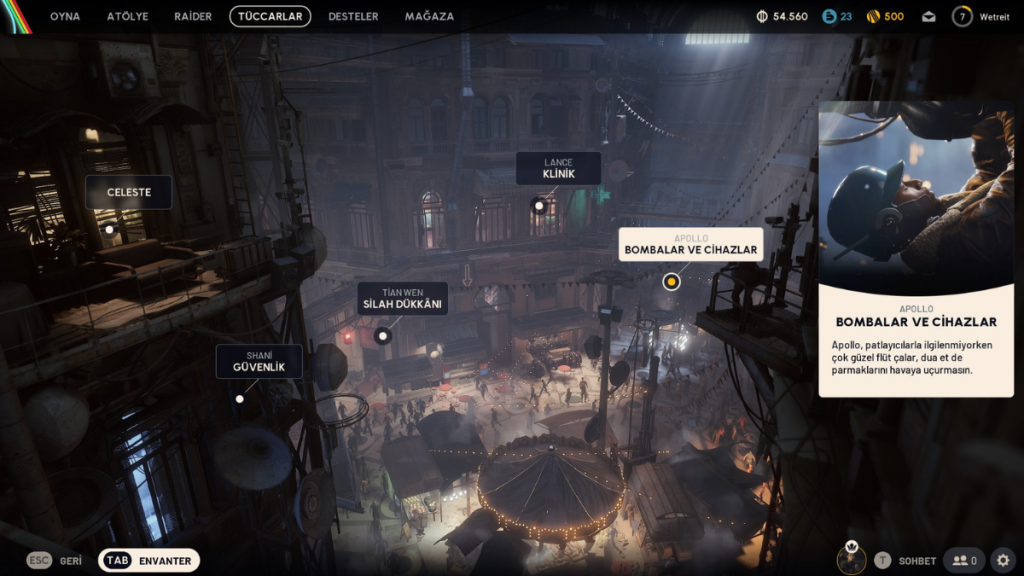Open the SOHBET chat
The height and width of the screenshot is (576, 1024).
click(906, 561)
